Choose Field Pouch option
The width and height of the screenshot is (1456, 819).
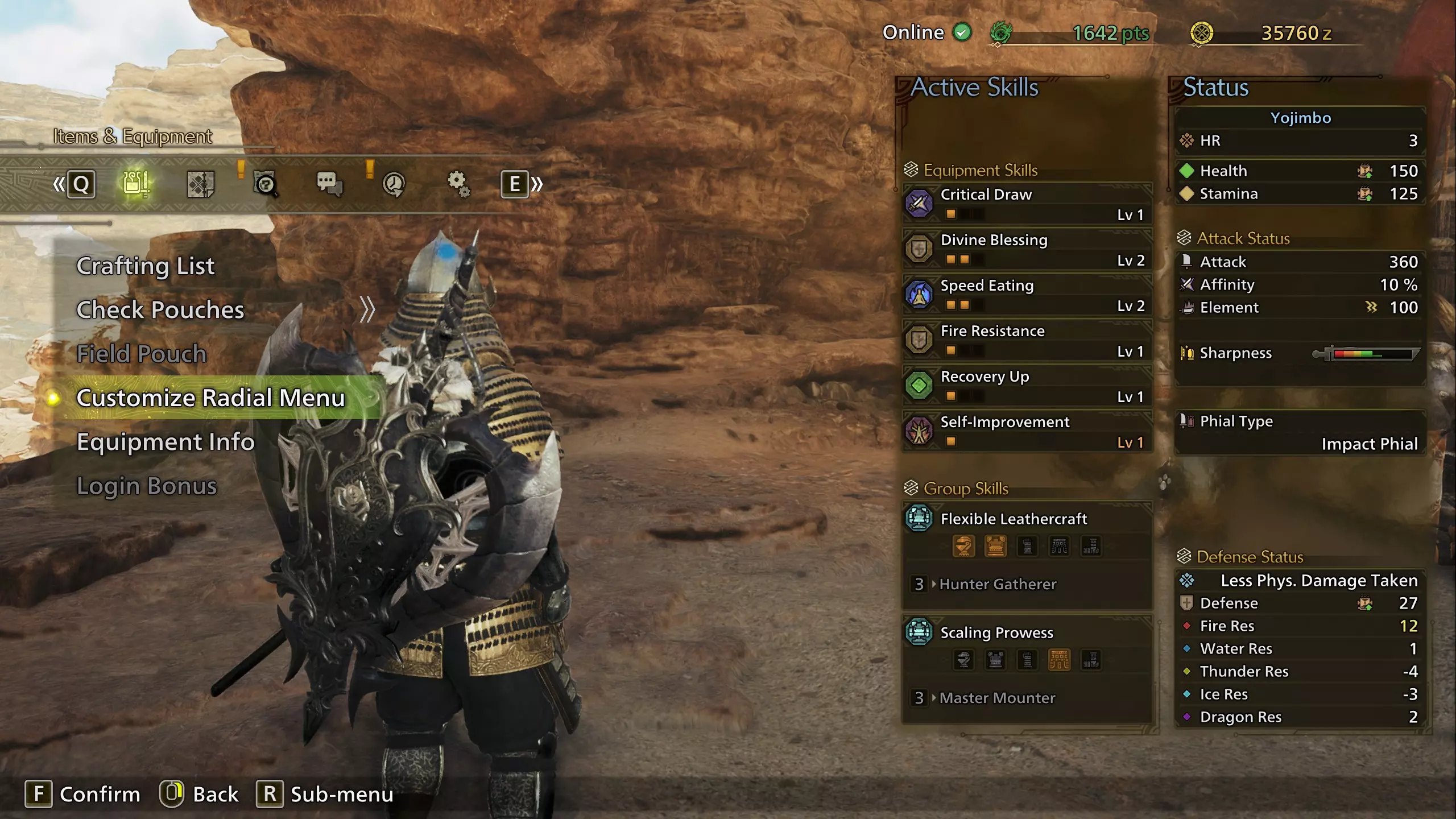click(142, 354)
